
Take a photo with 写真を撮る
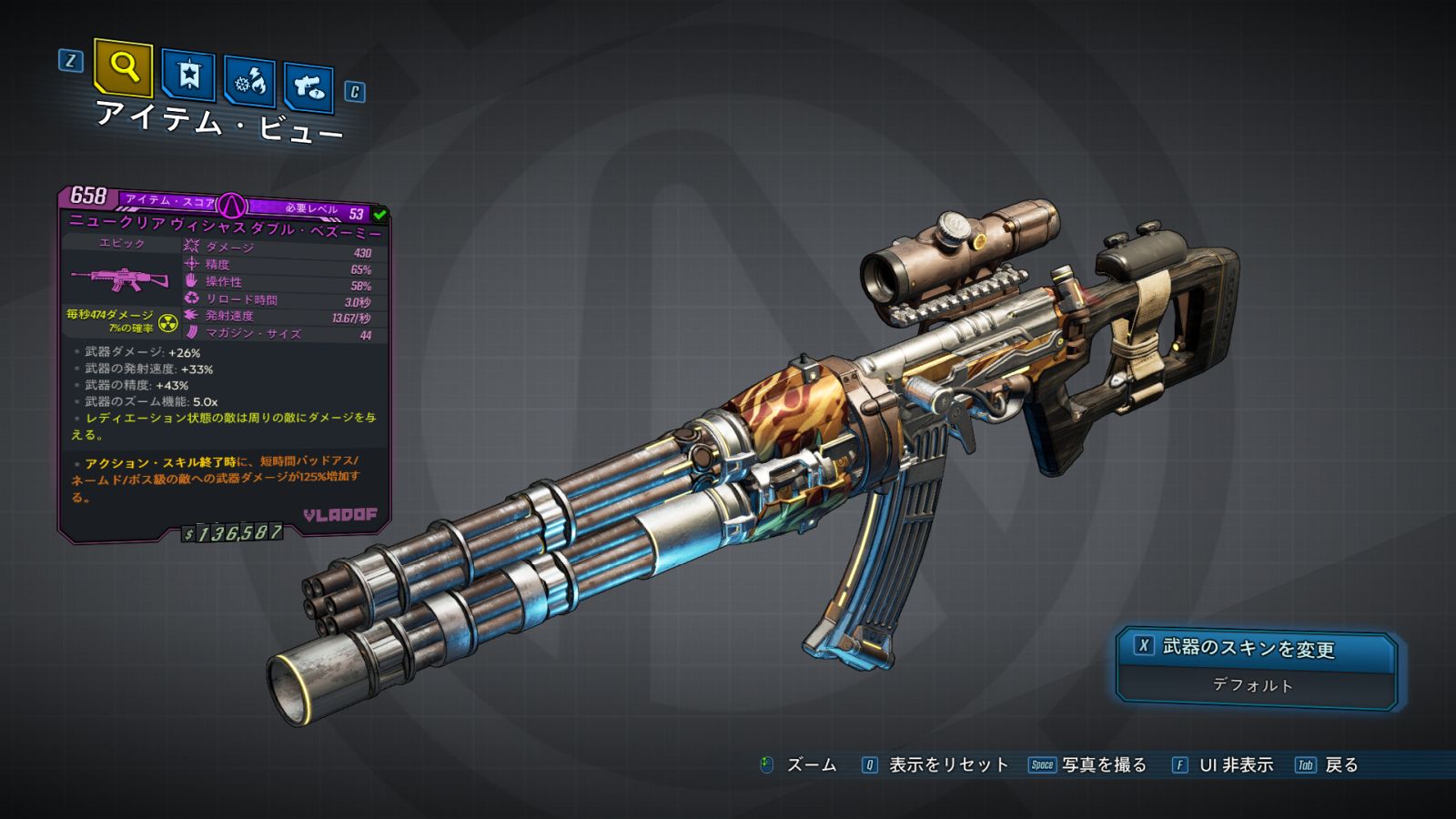point(1103,765)
